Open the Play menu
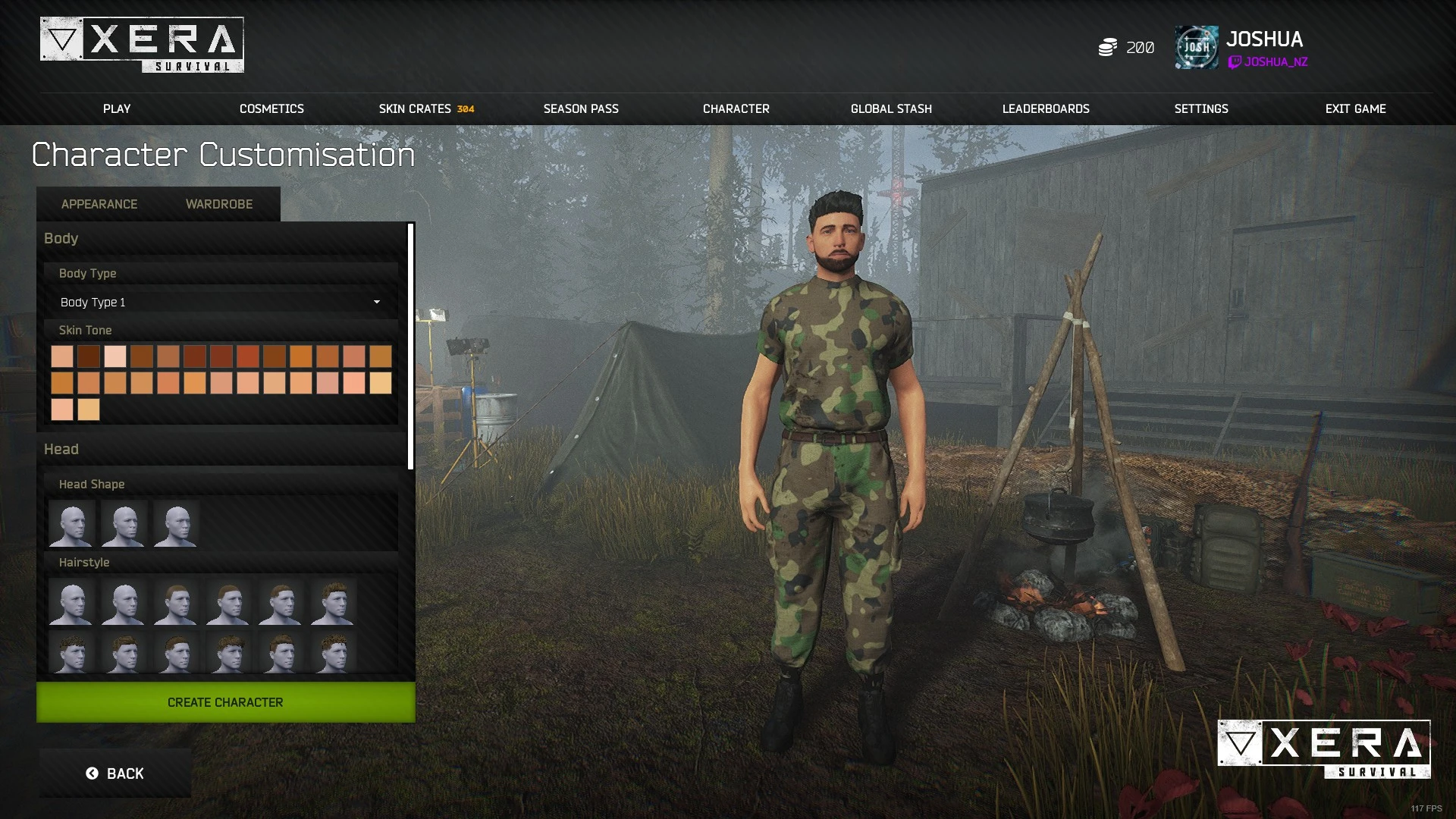This screenshot has width=1456, height=819. [x=117, y=108]
